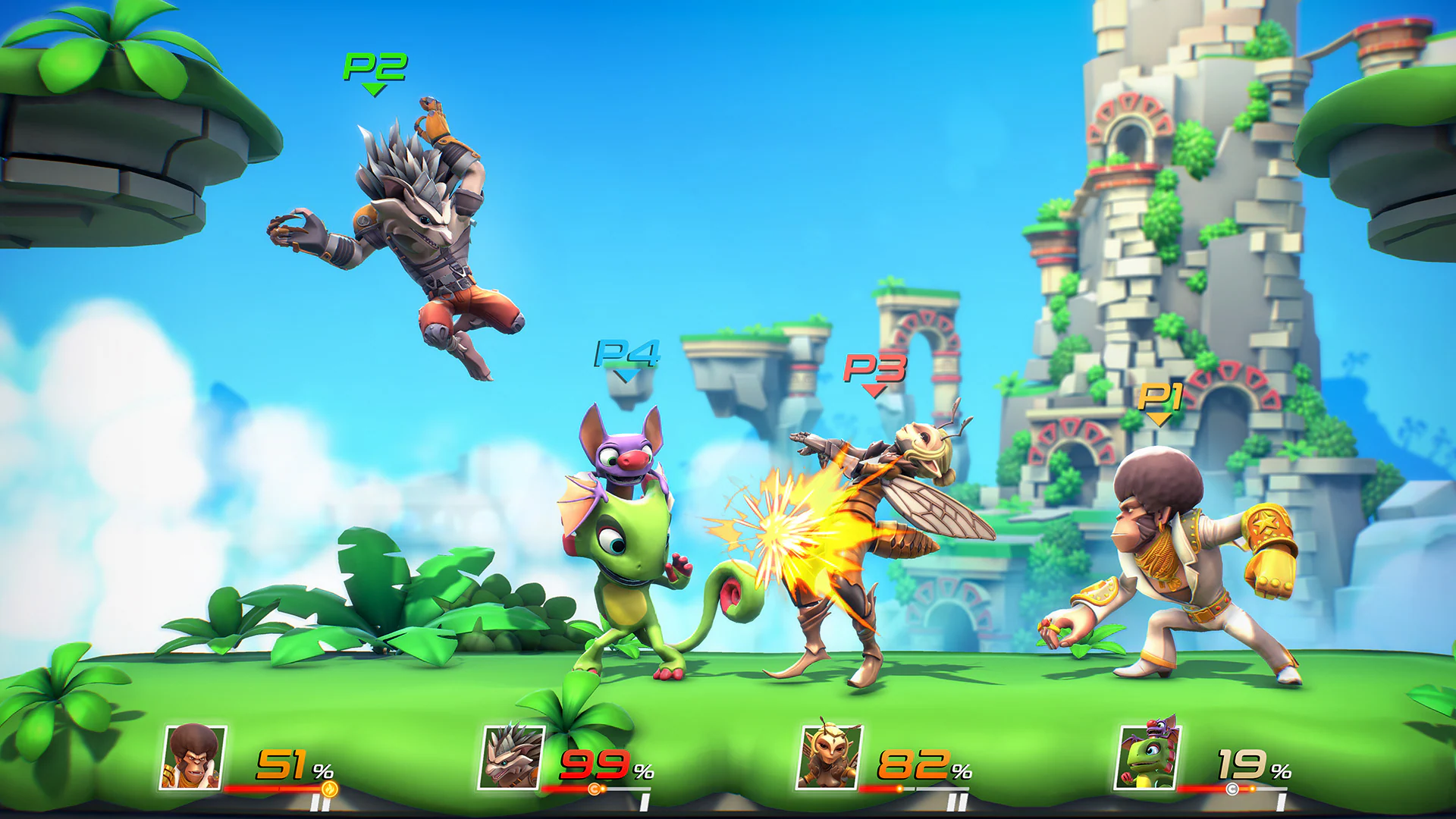The width and height of the screenshot is (1456, 819).
Task: Select the armadillo character portrait in the HUD
Action: (511, 758)
